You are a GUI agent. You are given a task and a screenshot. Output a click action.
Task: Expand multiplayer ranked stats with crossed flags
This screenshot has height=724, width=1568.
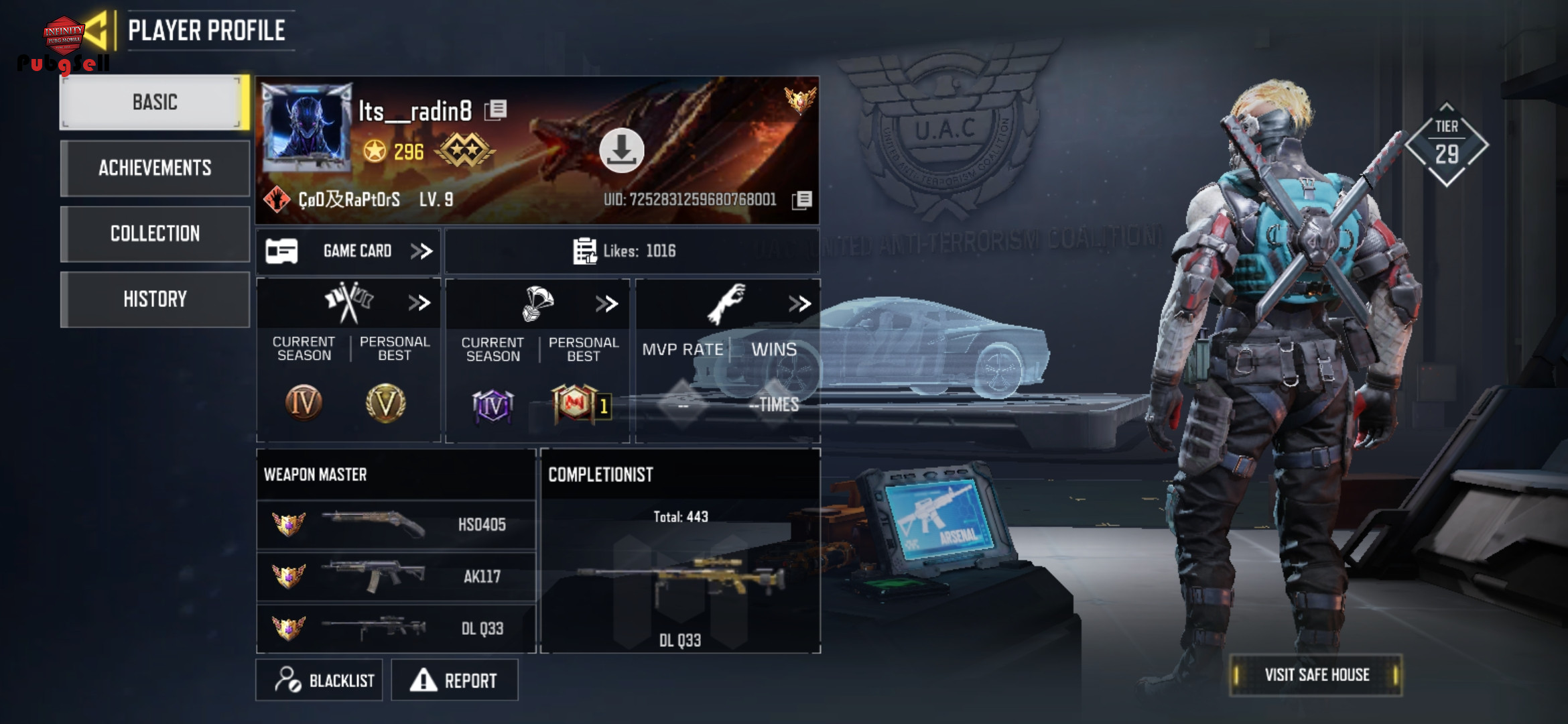[x=419, y=303]
